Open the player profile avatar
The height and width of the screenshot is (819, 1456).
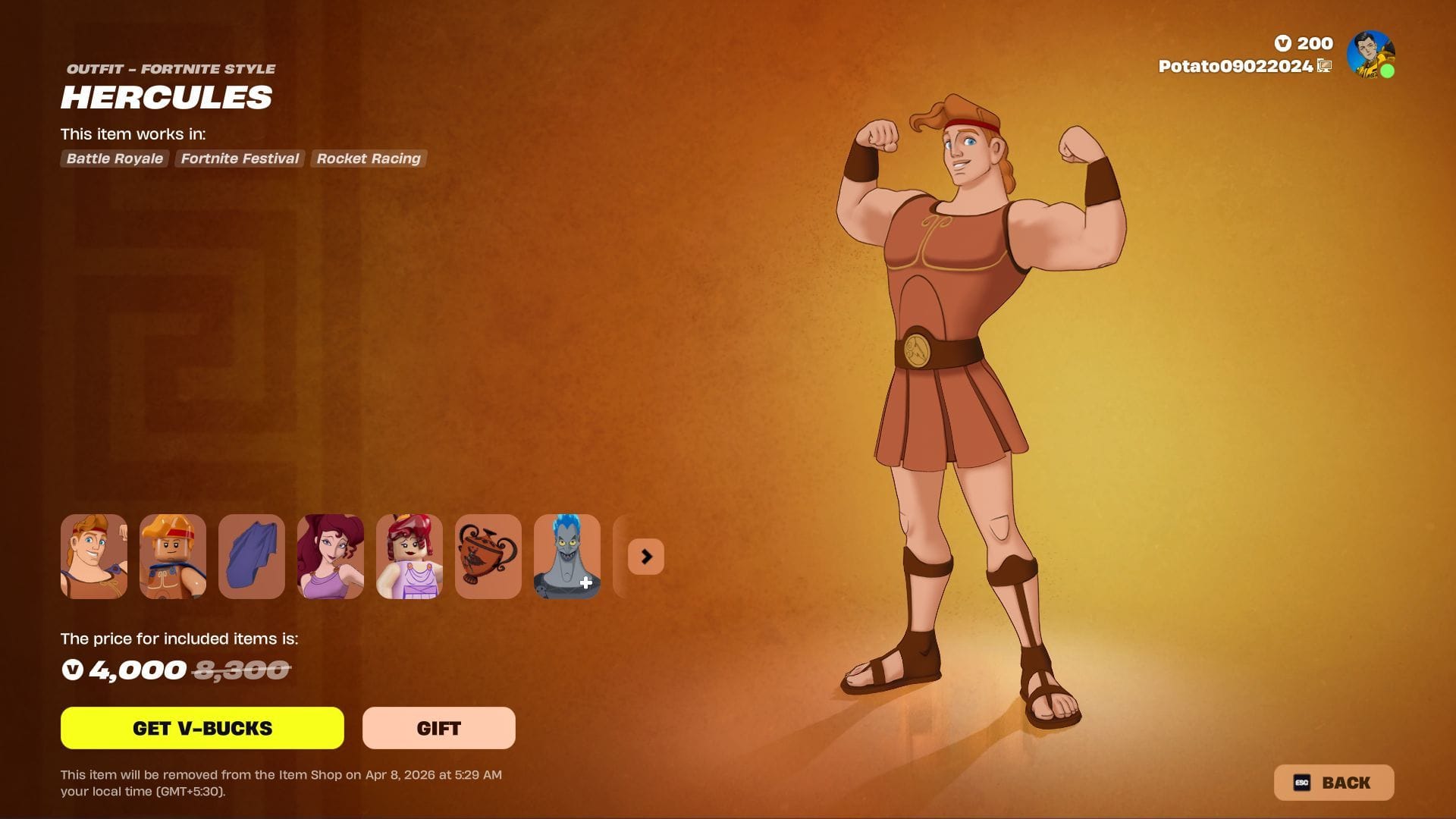(1370, 54)
